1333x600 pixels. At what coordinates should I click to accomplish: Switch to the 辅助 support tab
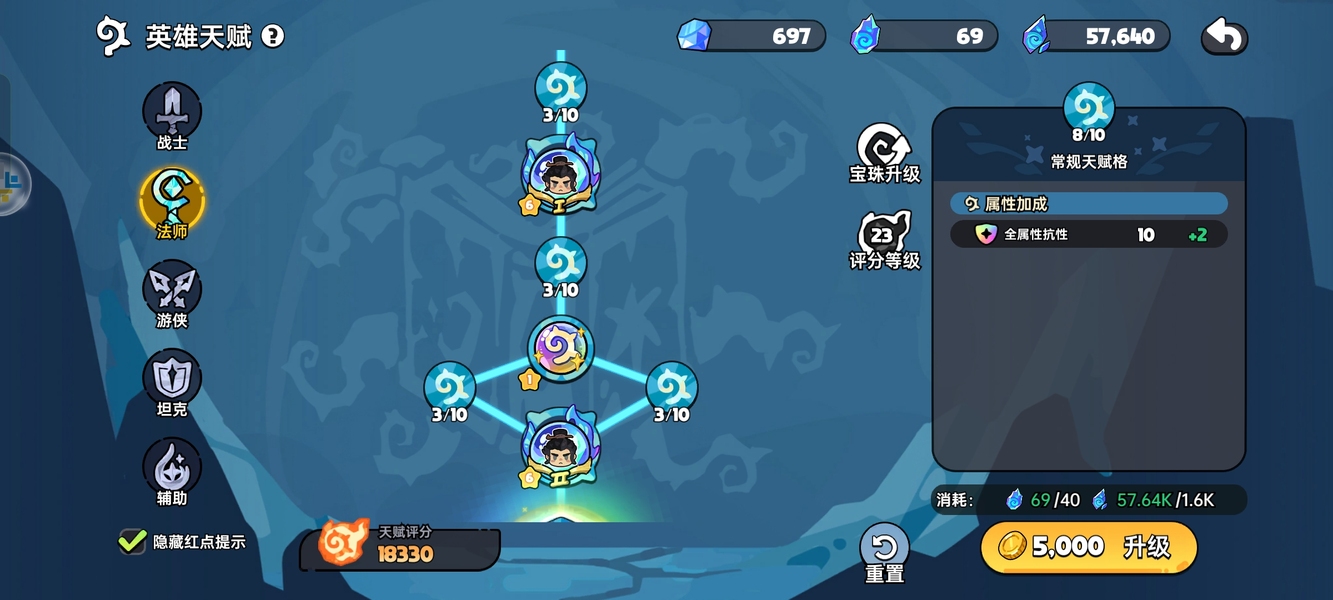click(x=172, y=467)
